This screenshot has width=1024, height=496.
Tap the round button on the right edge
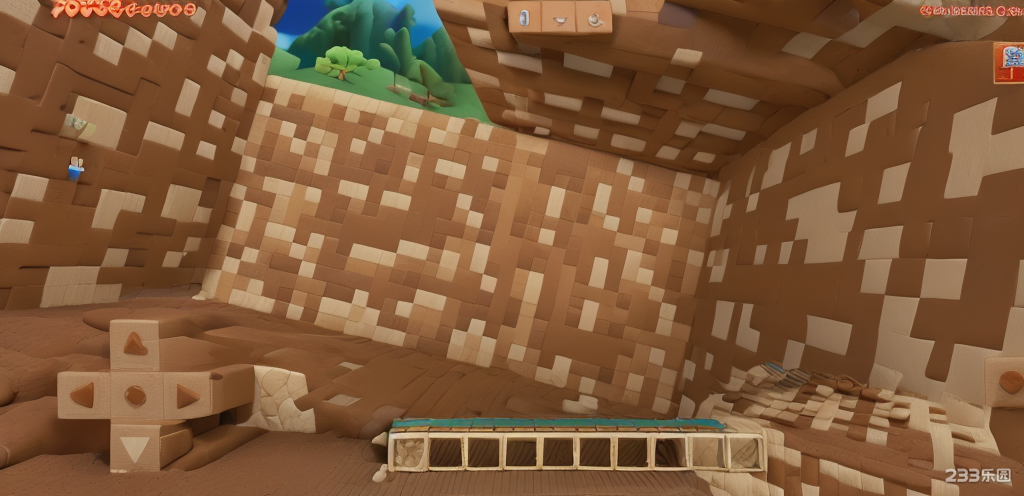[1010, 382]
